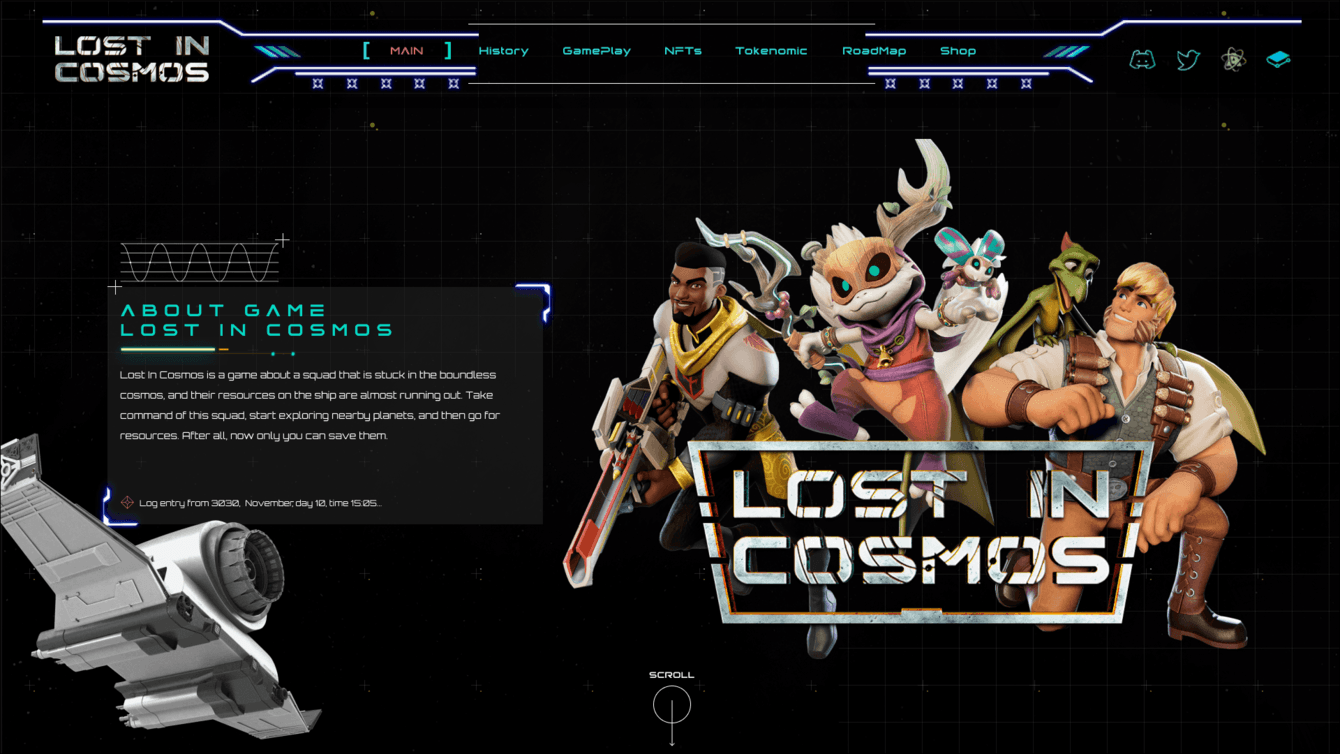This screenshot has width=1340, height=754.
Task: Switch to the History section
Action: tap(503, 50)
